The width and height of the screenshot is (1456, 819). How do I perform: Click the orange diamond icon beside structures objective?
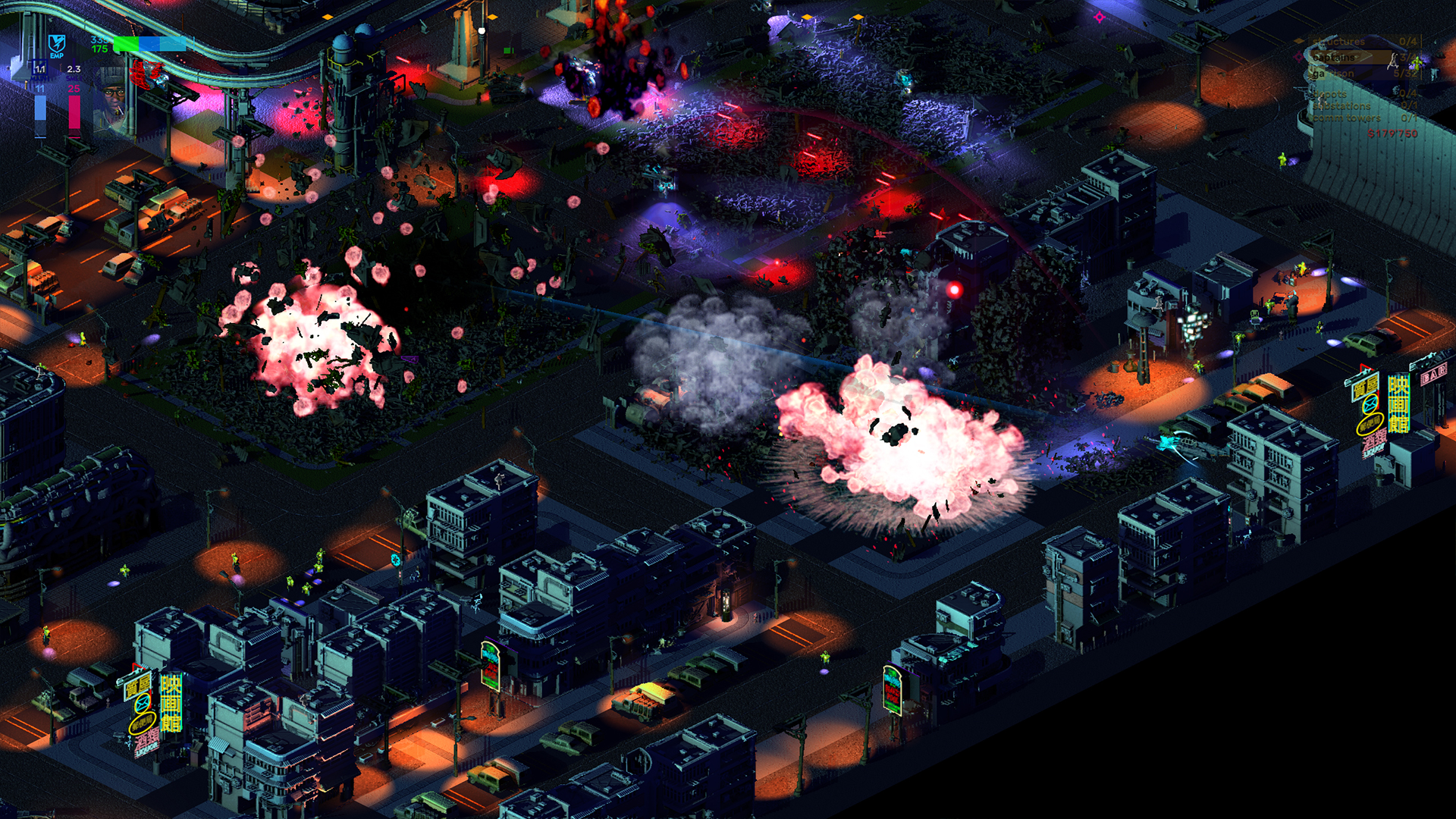(x=1298, y=41)
